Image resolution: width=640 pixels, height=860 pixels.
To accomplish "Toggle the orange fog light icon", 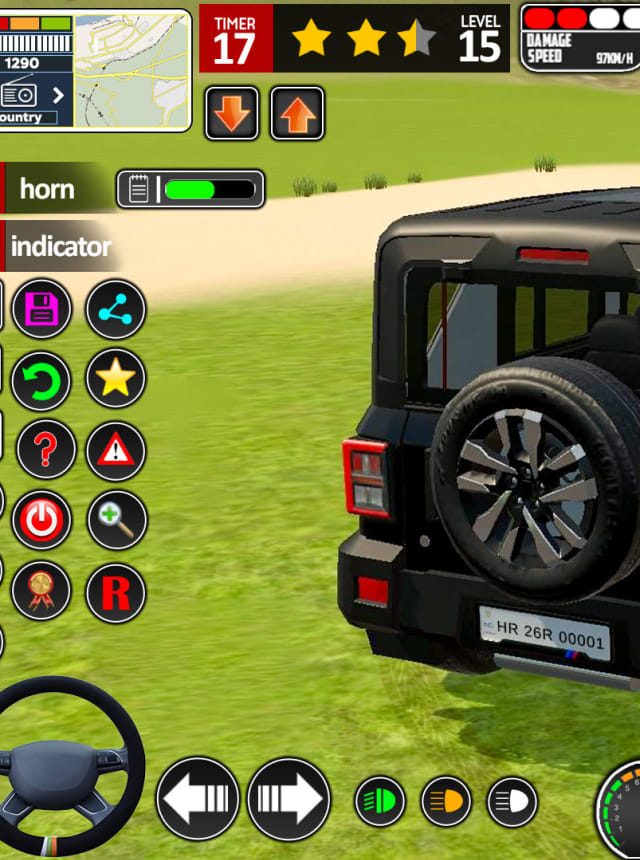I will pyautogui.click(x=447, y=801).
